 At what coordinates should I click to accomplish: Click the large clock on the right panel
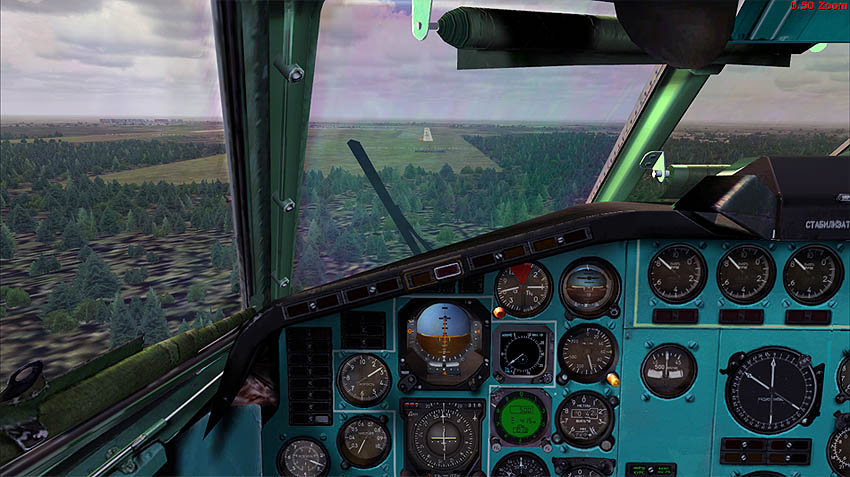point(770,389)
